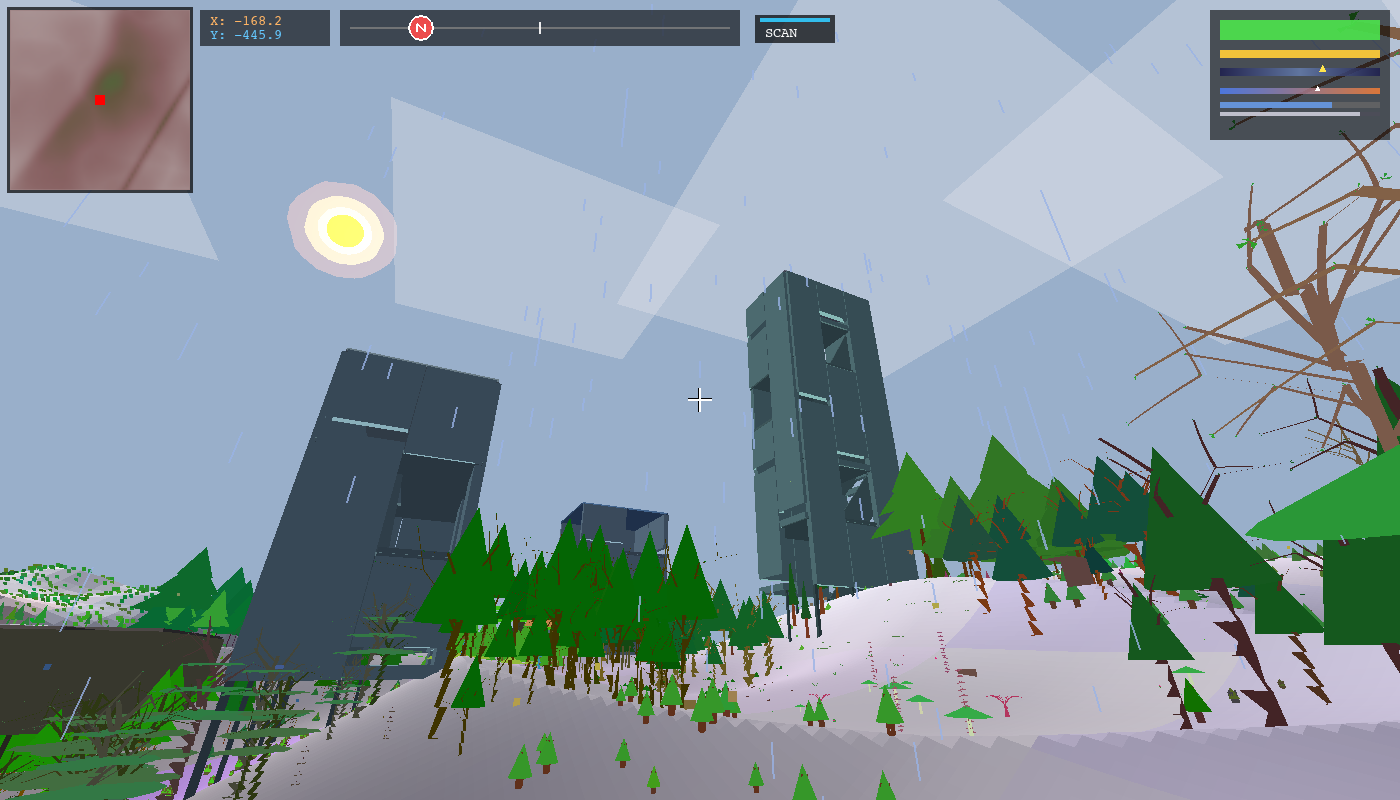Viewport: 1400px width, 800px height.
Task: Click the sun in the sky
Action: pyautogui.click(x=344, y=231)
